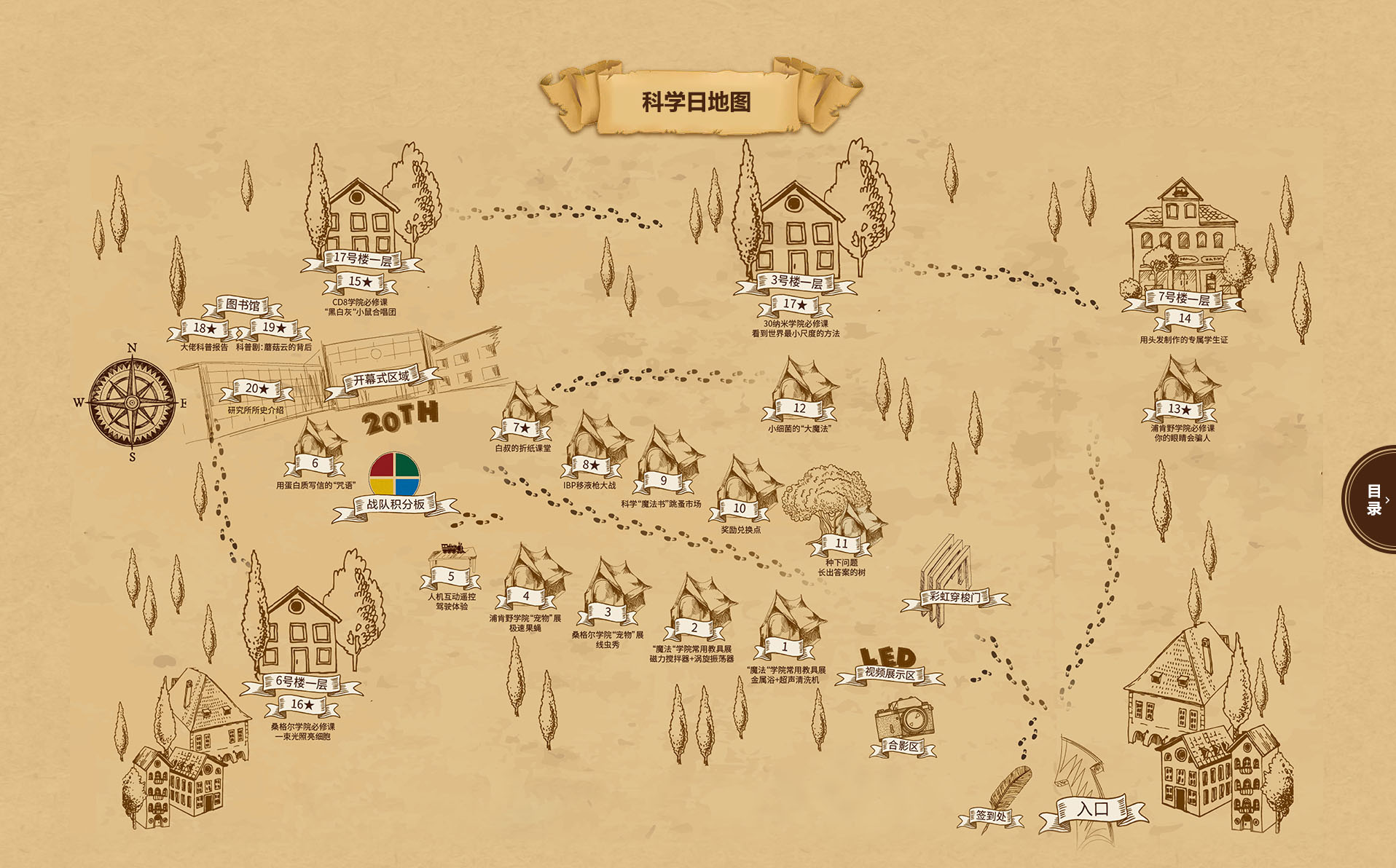This screenshot has width=1396, height=868.
Task: Select the 入口 entrance banner
Action: coord(1093,810)
